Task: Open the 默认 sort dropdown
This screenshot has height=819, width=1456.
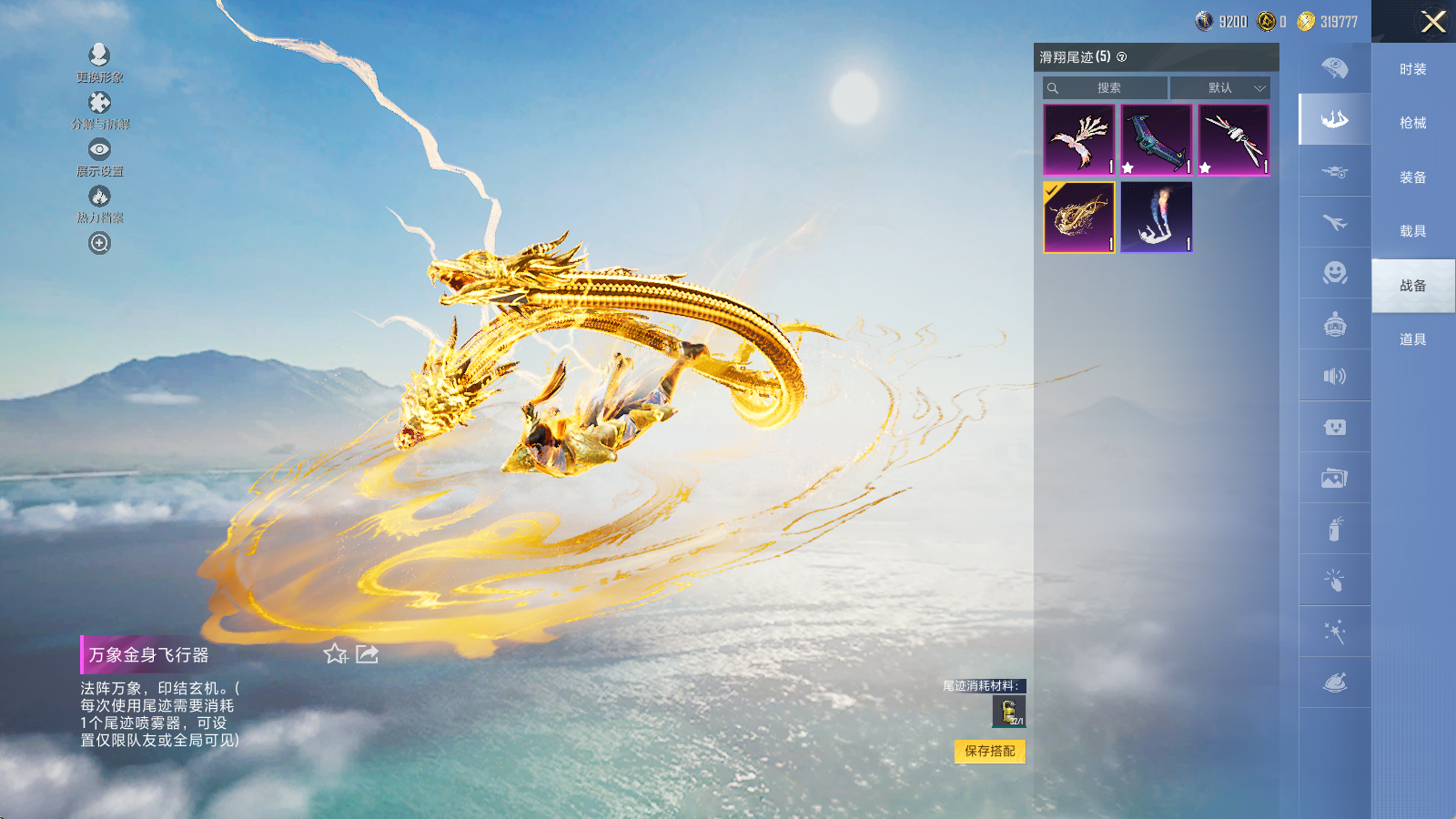Action: tap(1219, 88)
